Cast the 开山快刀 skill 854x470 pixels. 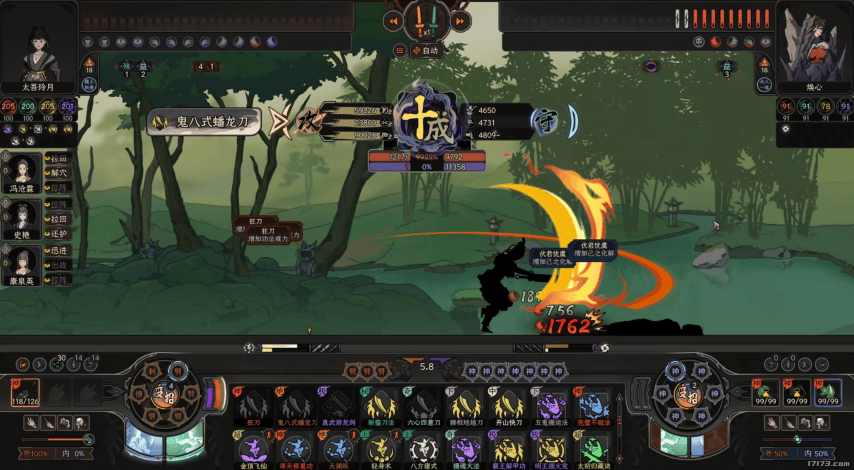point(504,402)
